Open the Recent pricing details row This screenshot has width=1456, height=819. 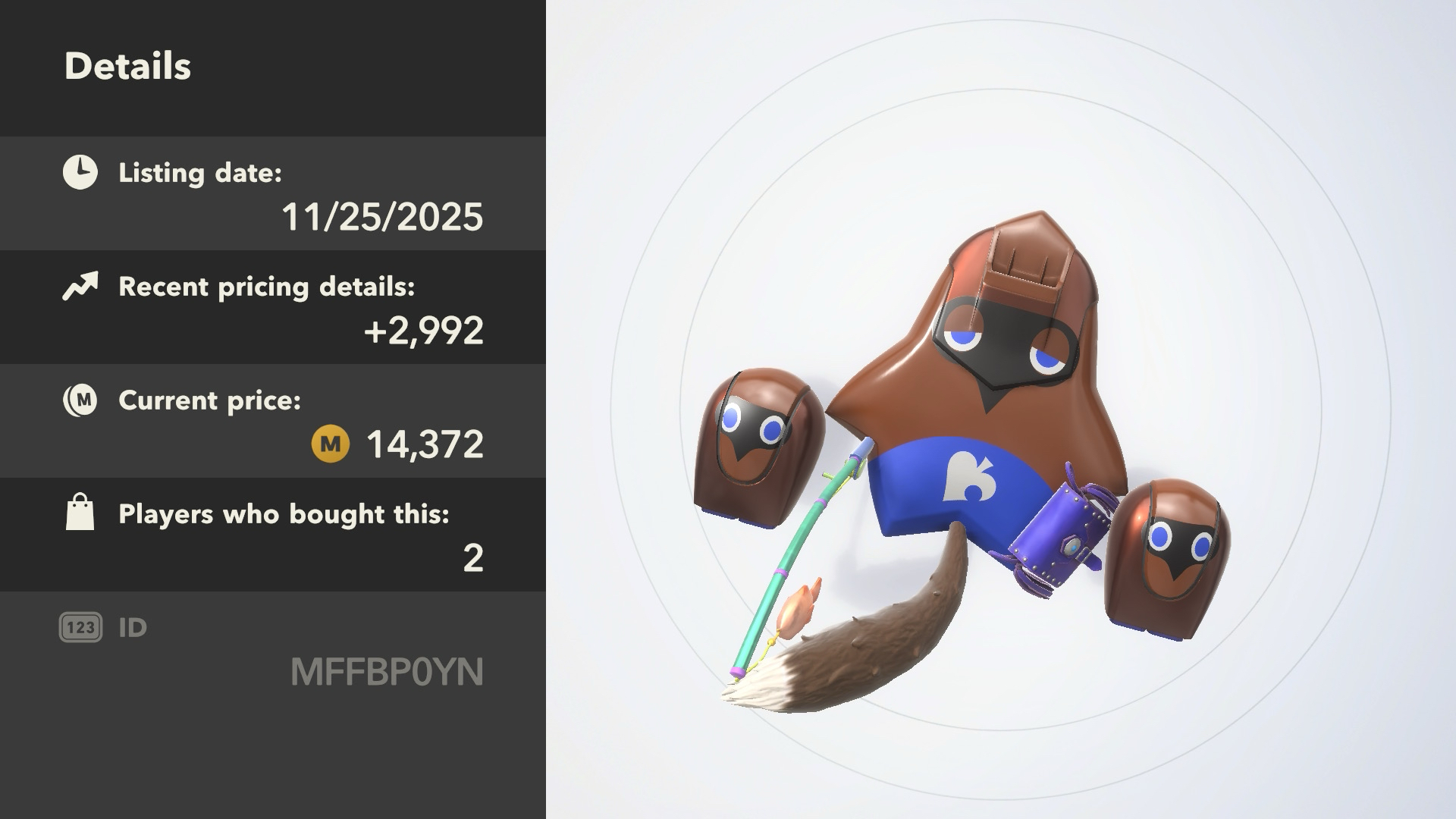coord(273,308)
